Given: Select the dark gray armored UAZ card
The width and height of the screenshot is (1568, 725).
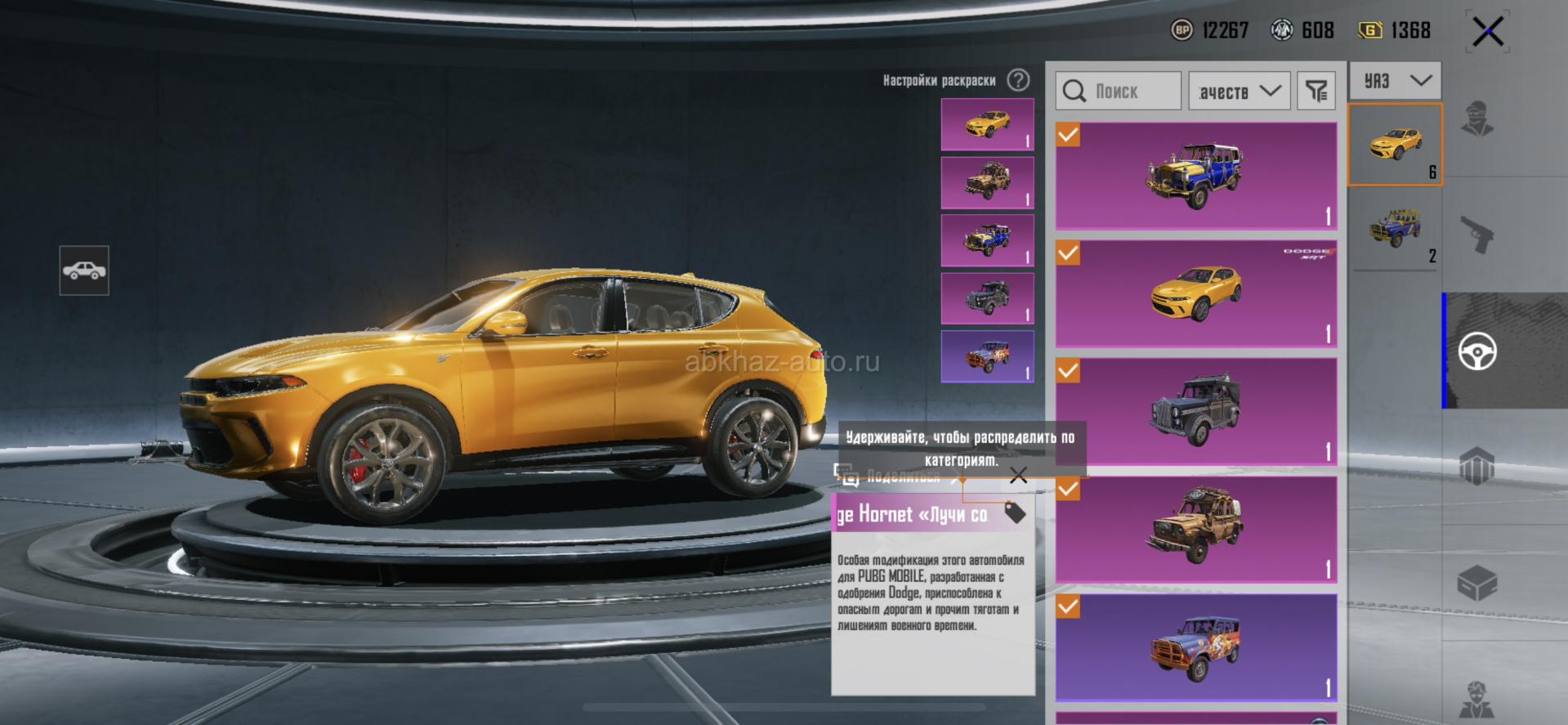Looking at the screenshot, I should click(1195, 411).
